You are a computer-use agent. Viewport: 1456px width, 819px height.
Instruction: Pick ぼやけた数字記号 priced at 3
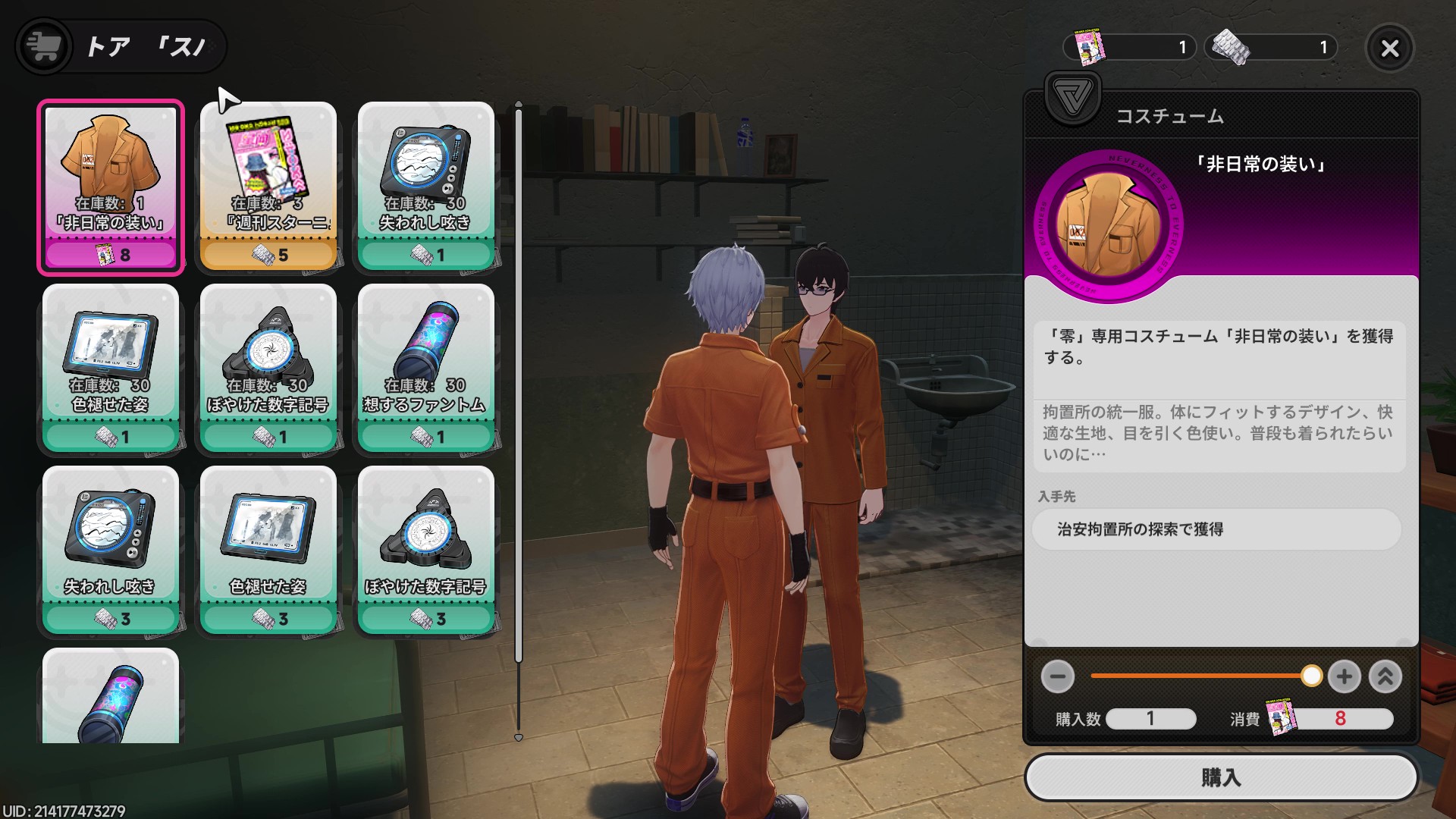[x=425, y=550]
